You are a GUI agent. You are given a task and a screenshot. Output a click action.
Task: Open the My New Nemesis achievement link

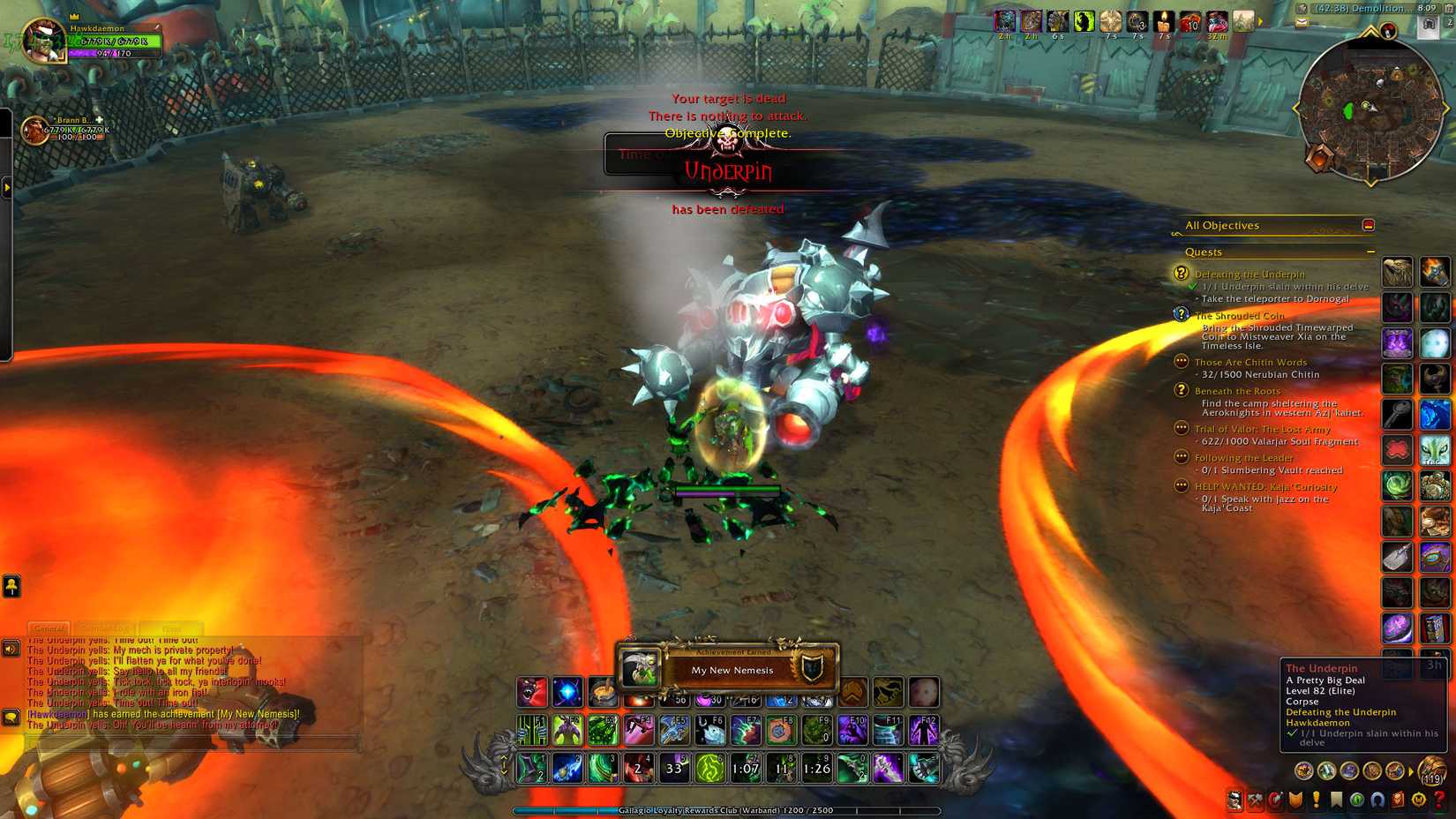(x=256, y=713)
